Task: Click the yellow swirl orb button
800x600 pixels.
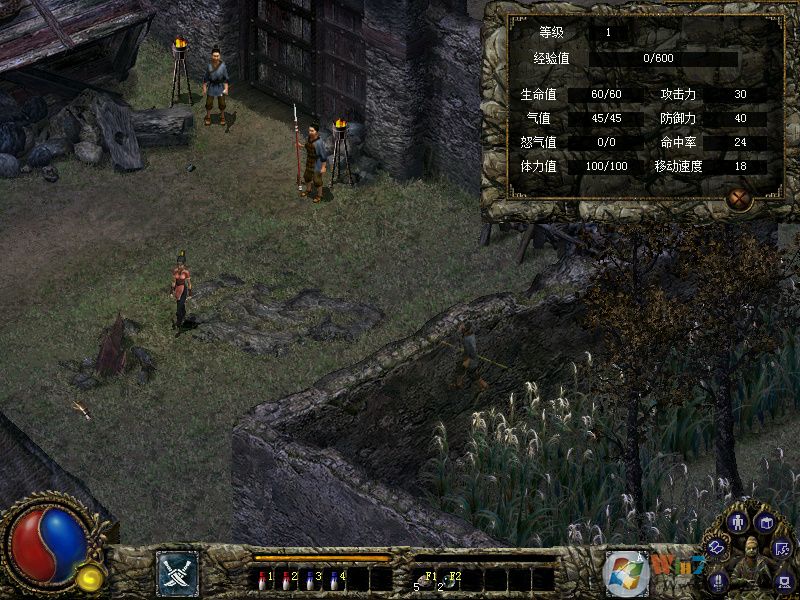Action: [90, 576]
